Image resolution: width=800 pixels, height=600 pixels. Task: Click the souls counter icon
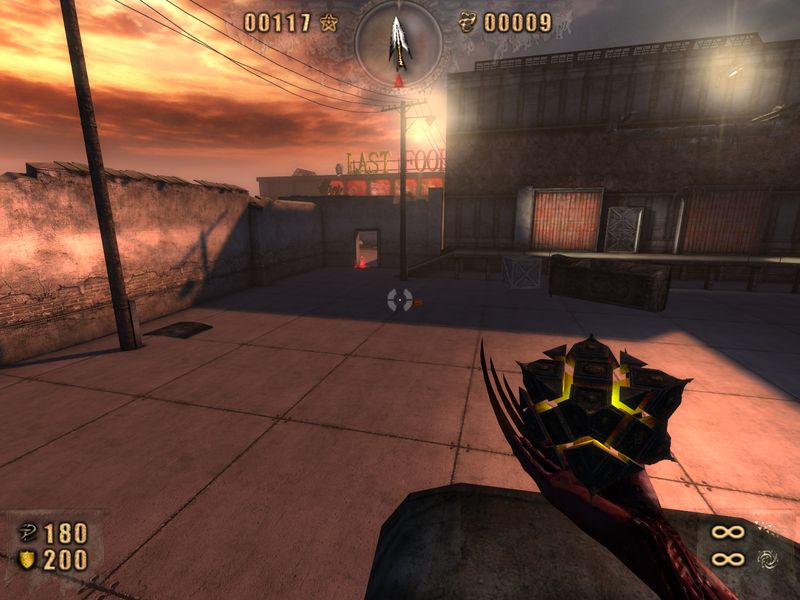467,22
